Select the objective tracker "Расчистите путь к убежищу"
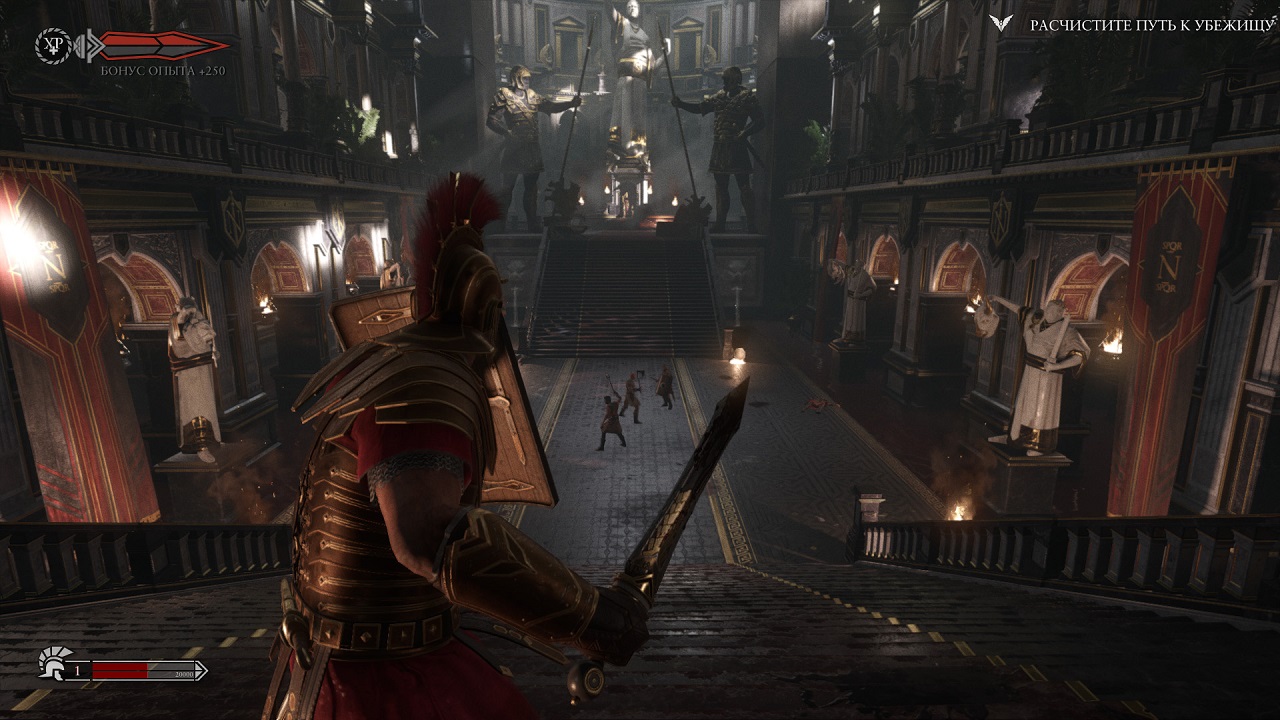This screenshot has height=720, width=1280. pyautogui.click(x=1151, y=26)
